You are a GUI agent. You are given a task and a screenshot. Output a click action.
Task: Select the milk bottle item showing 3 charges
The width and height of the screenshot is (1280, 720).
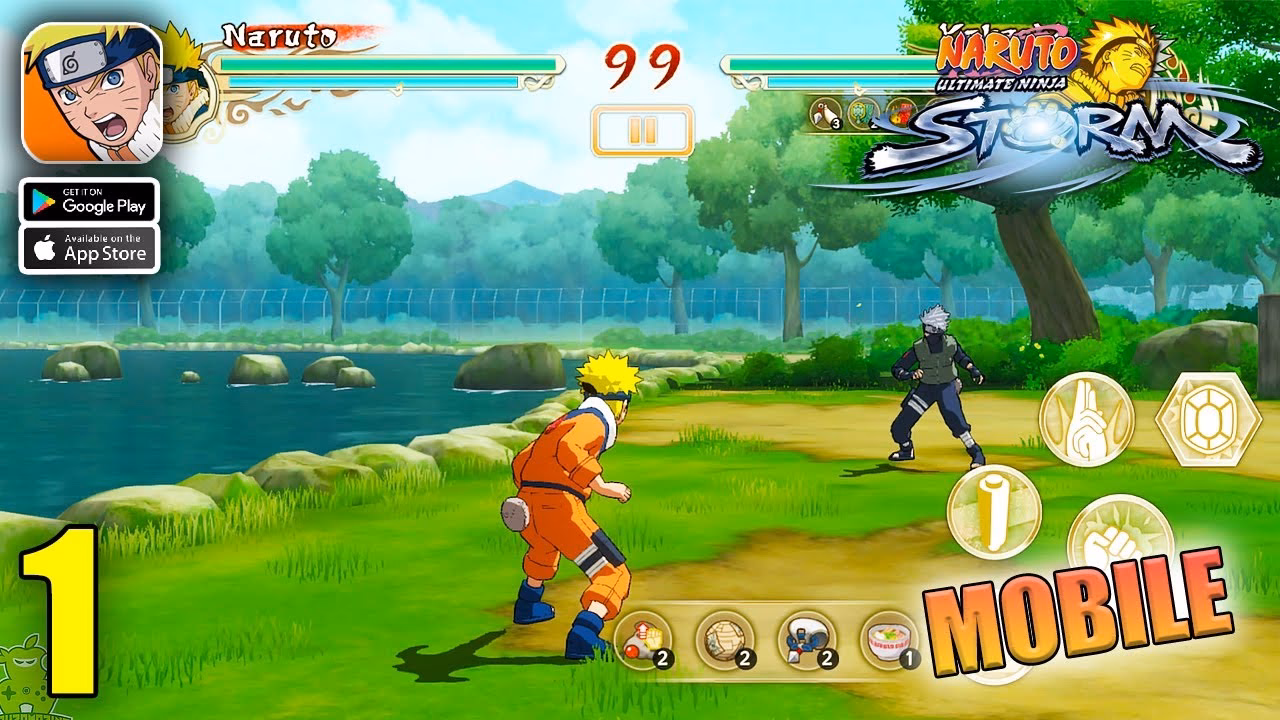(x=823, y=113)
